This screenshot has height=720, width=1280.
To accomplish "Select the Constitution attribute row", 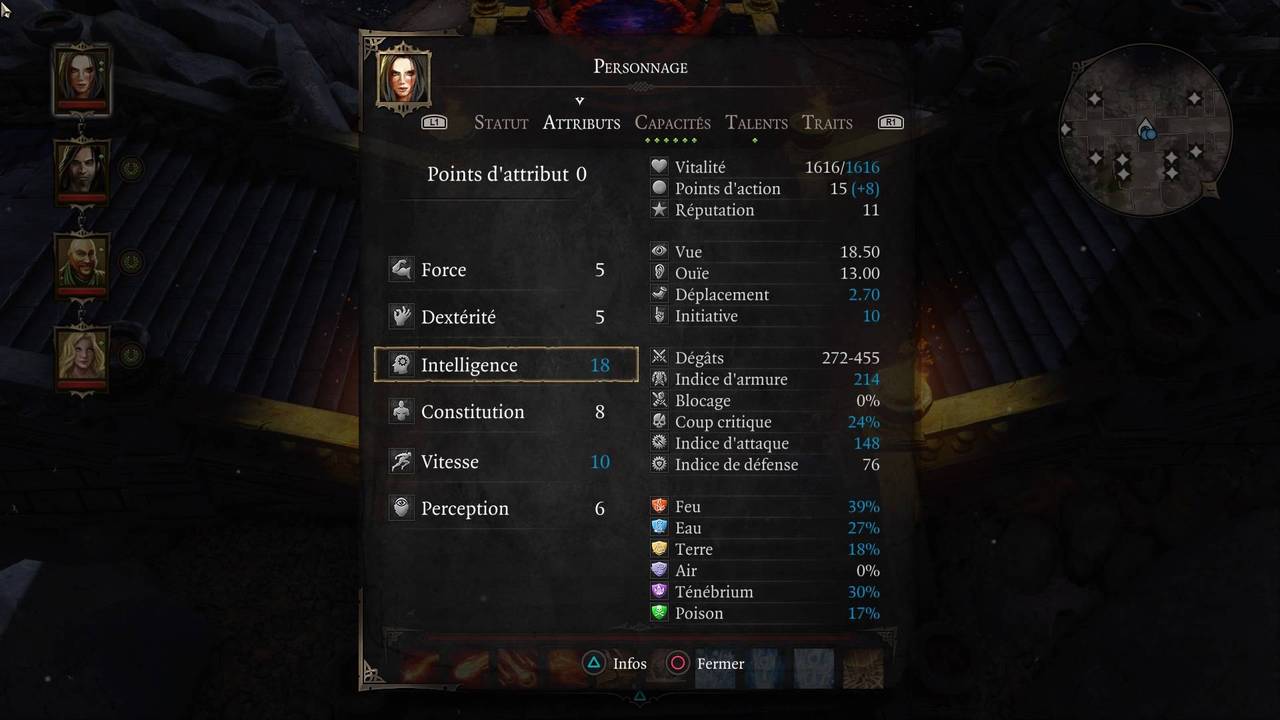I will coord(505,412).
